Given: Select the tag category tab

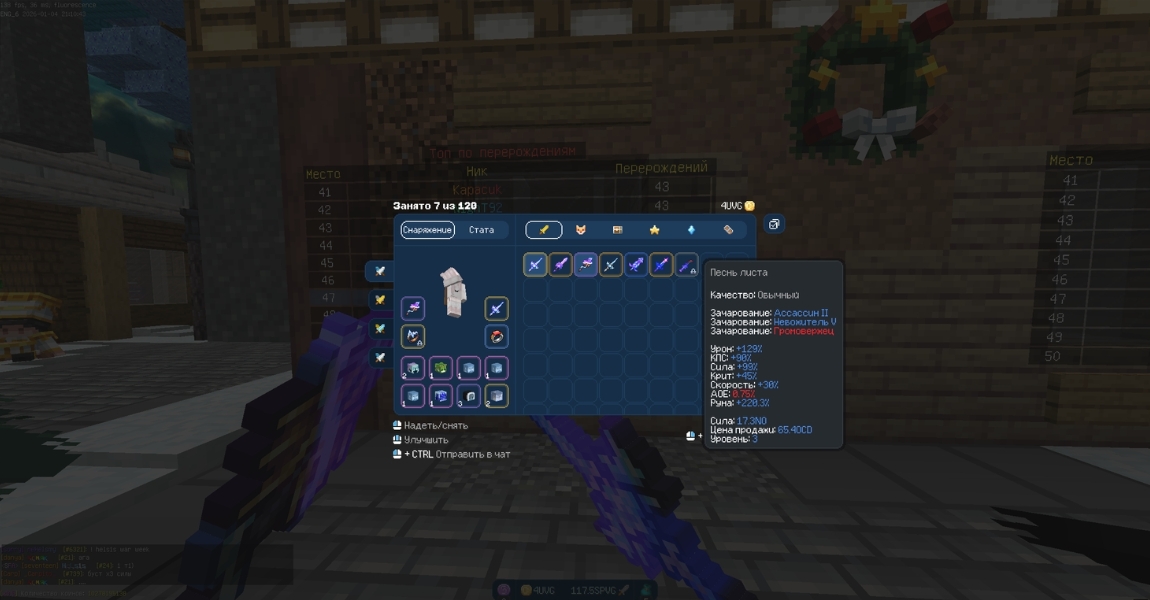Looking at the screenshot, I should [728, 230].
